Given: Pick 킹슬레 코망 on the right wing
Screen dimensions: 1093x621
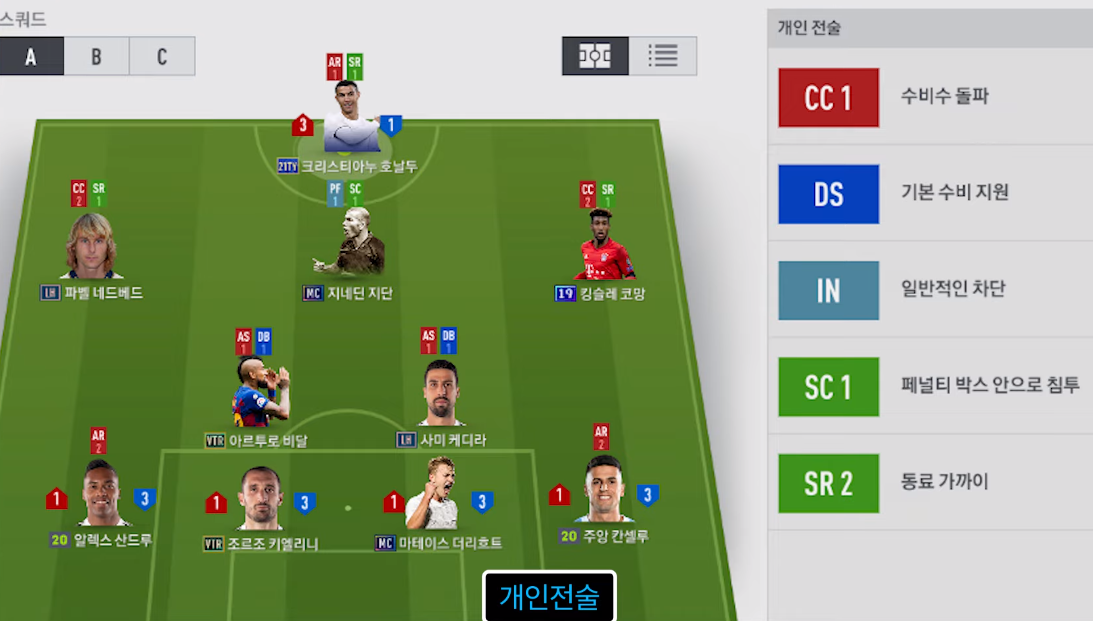Looking at the screenshot, I should tap(602, 248).
